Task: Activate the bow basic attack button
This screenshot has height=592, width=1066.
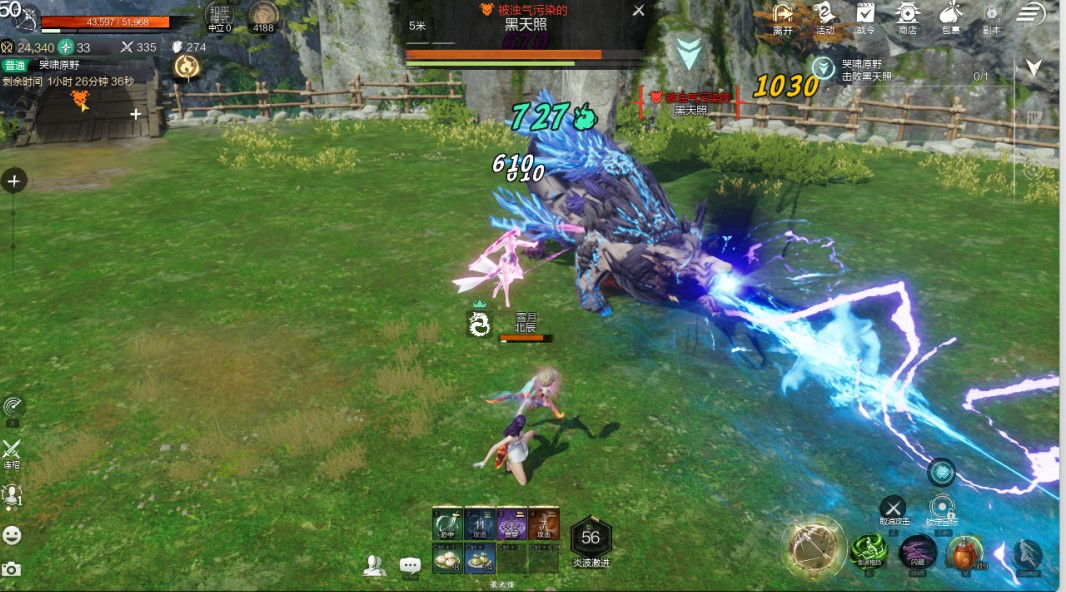Action: pyautogui.click(x=814, y=546)
